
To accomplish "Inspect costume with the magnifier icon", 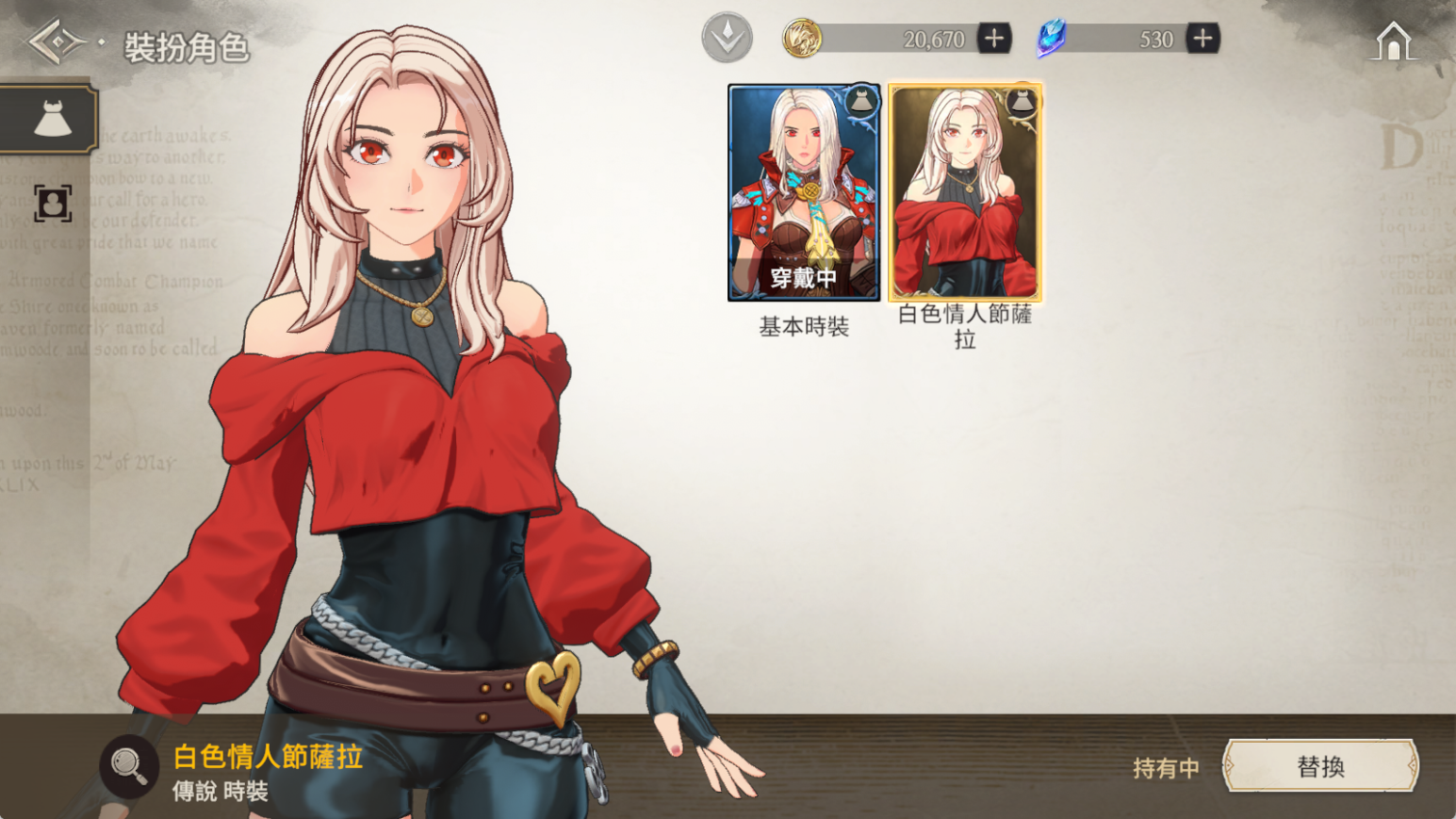I will (129, 766).
